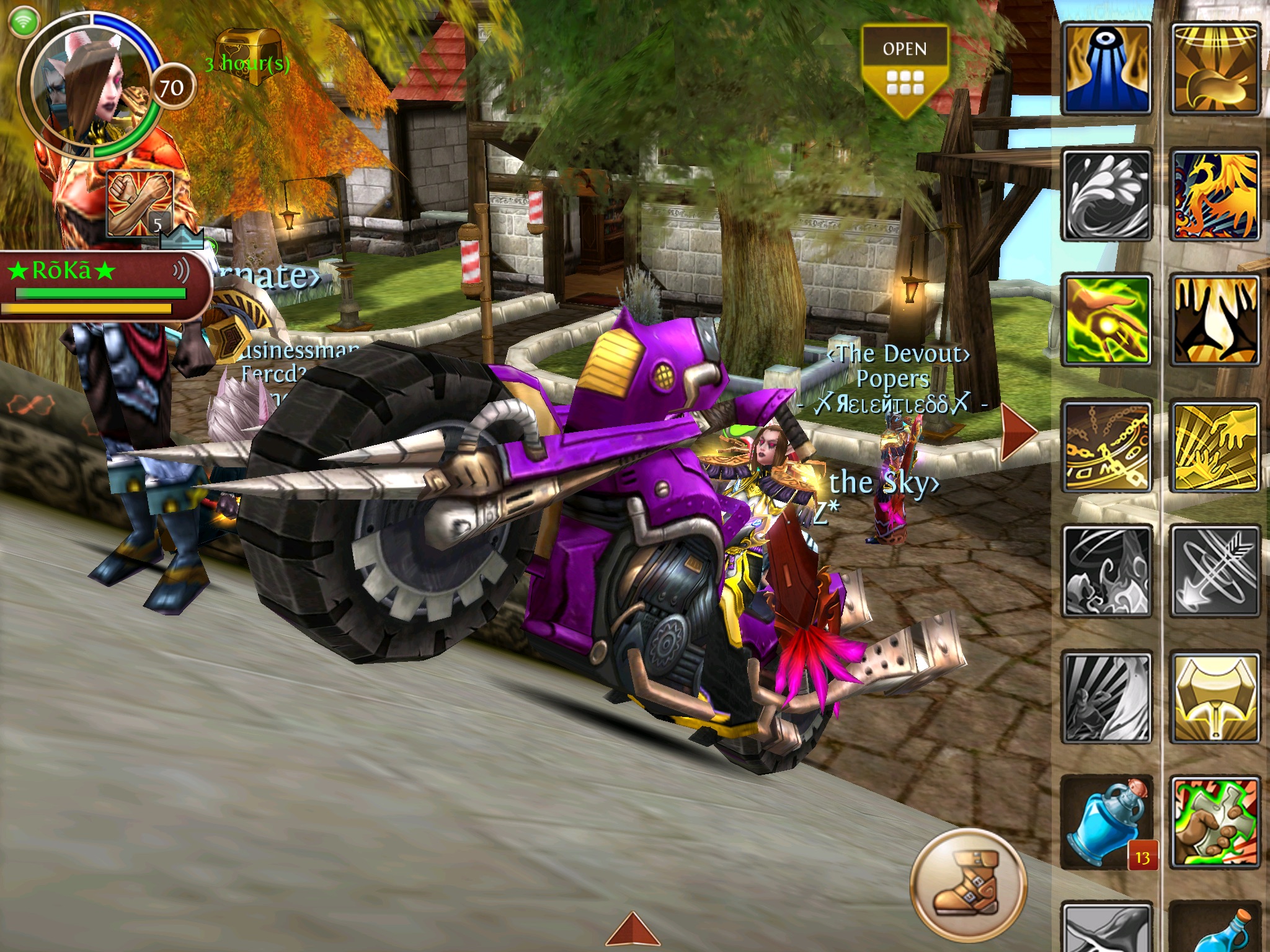Select the crossed fists buff icon
This screenshot has width=1270, height=952.
click(140, 204)
